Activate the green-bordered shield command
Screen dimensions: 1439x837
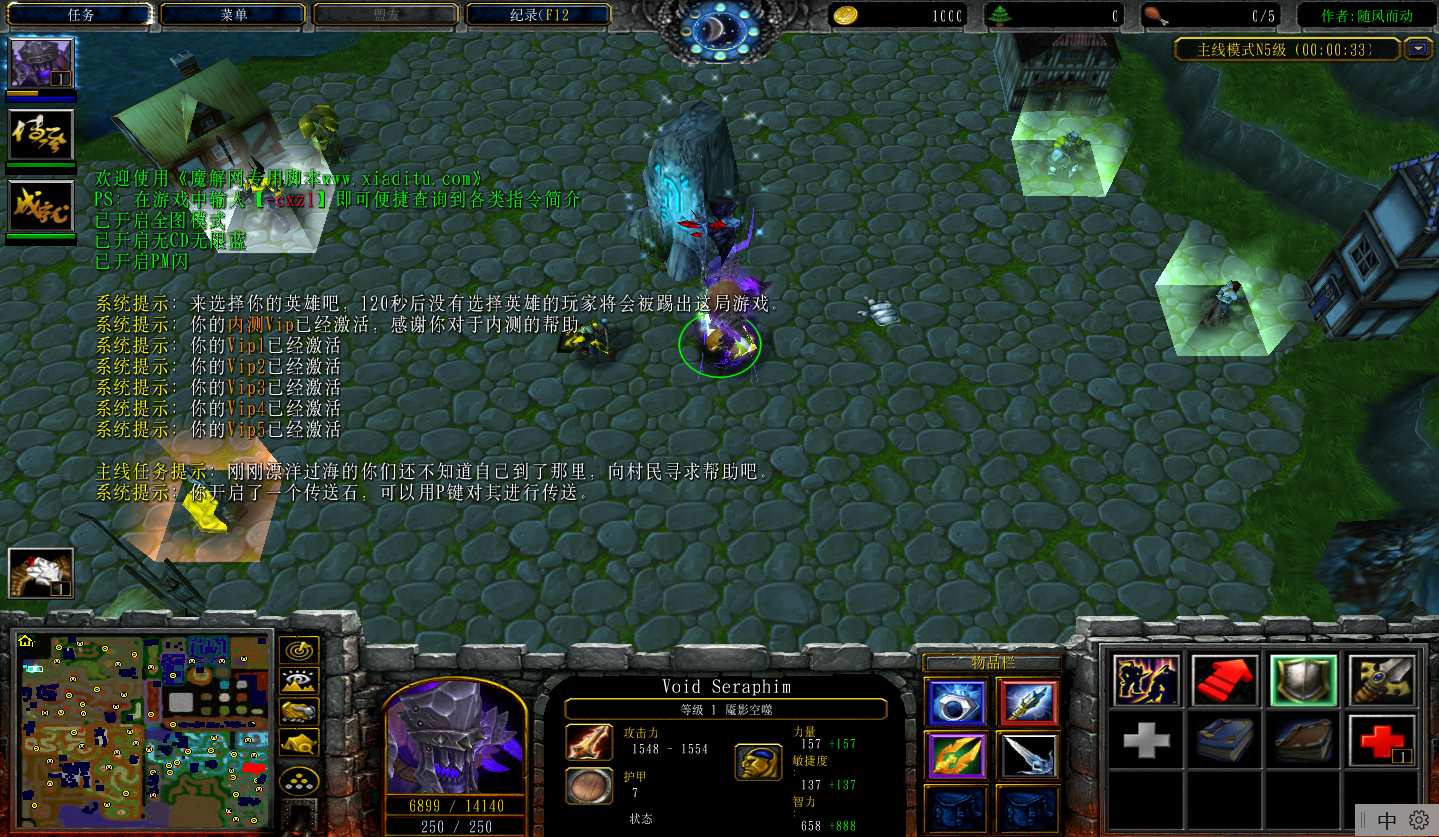pos(1304,680)
